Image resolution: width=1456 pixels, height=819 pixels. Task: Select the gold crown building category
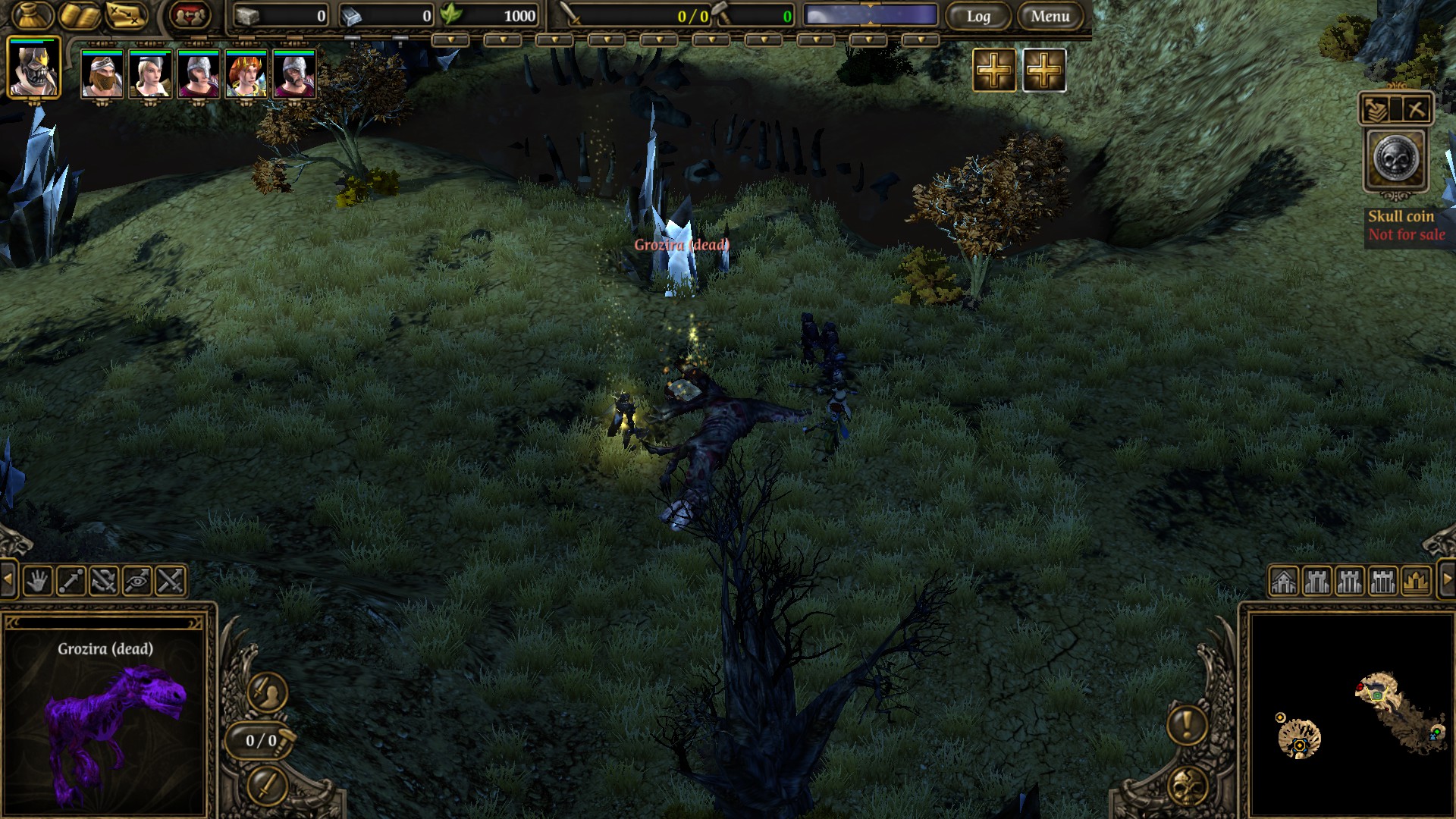1416,582
